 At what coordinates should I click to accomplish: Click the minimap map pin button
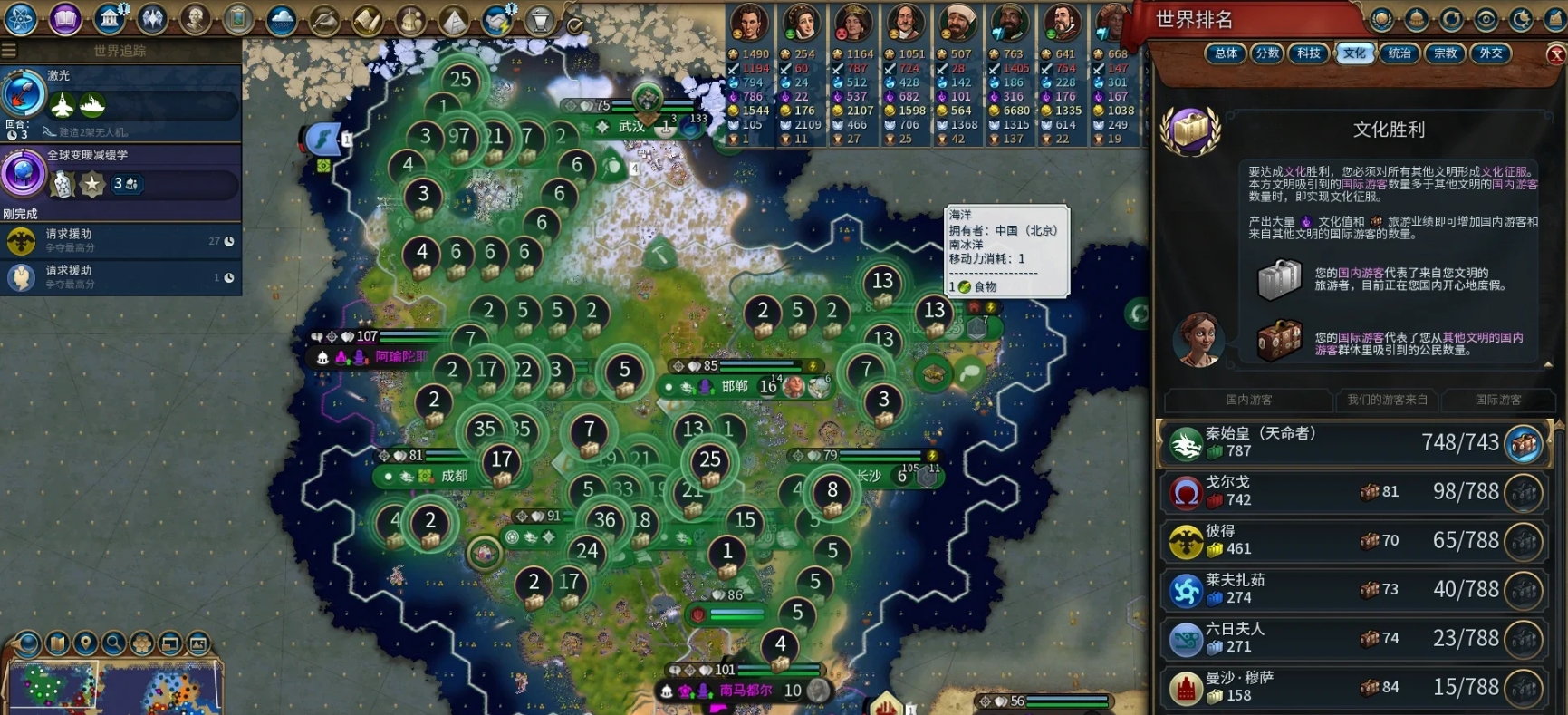tap(85, 643)
